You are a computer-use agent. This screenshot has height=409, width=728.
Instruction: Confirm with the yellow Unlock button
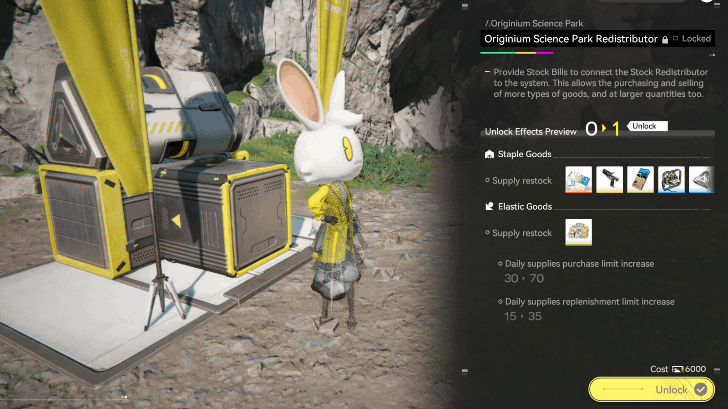[654, 389]
